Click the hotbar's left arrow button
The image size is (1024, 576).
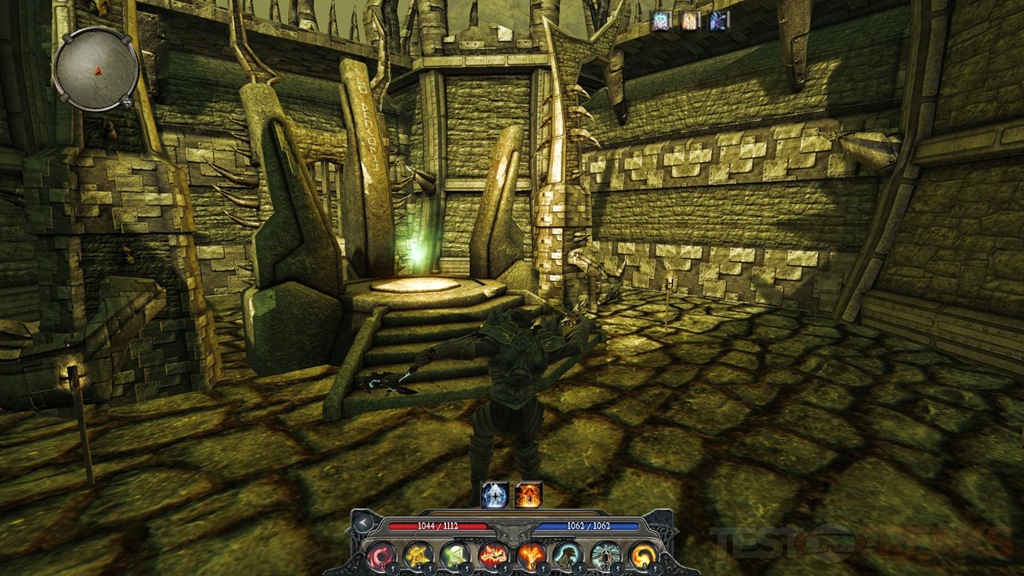click(363, 522)
